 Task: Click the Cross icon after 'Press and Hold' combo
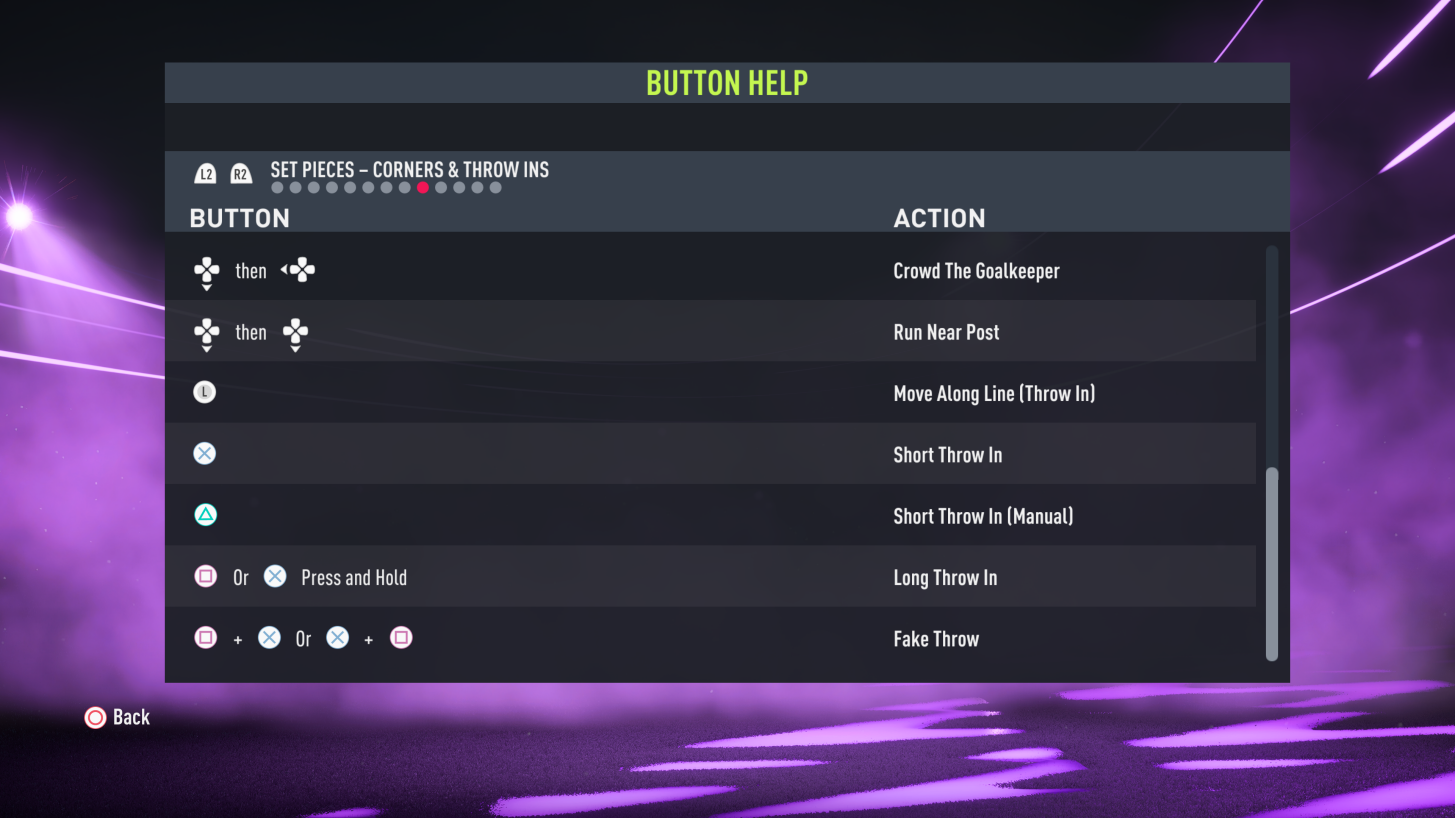(273, 576)
